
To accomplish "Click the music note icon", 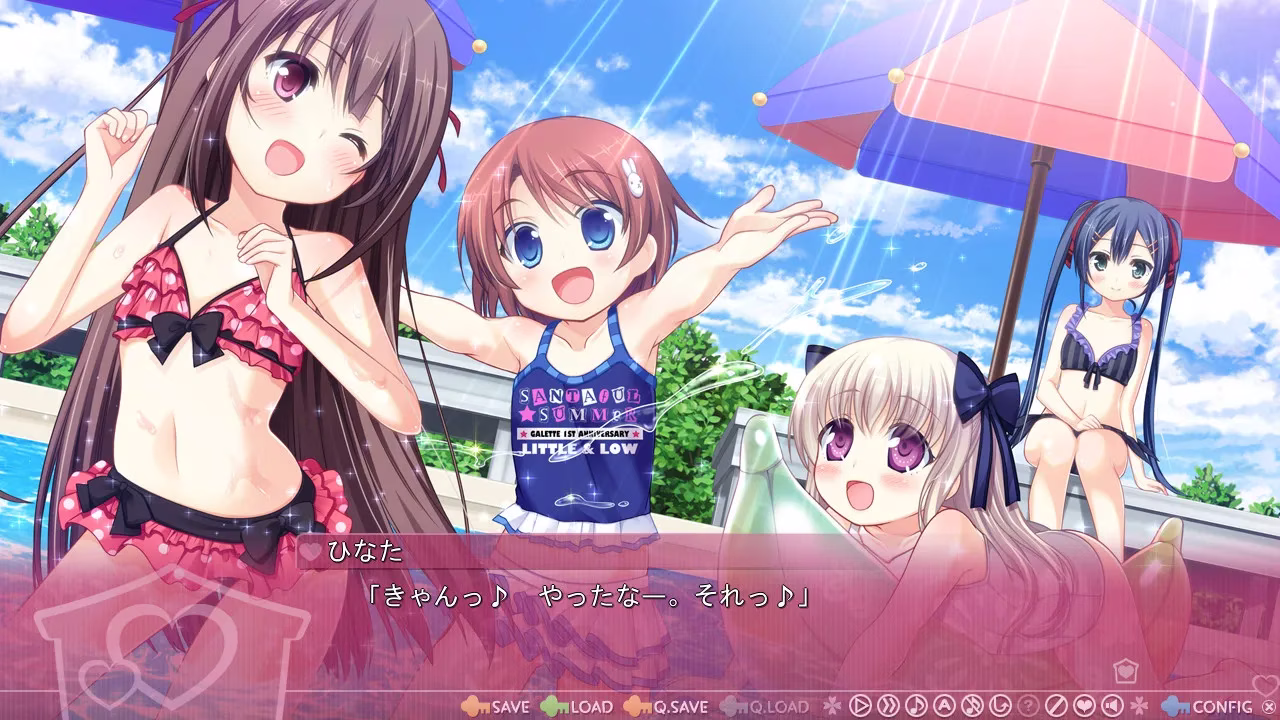I will coord(915,707).
